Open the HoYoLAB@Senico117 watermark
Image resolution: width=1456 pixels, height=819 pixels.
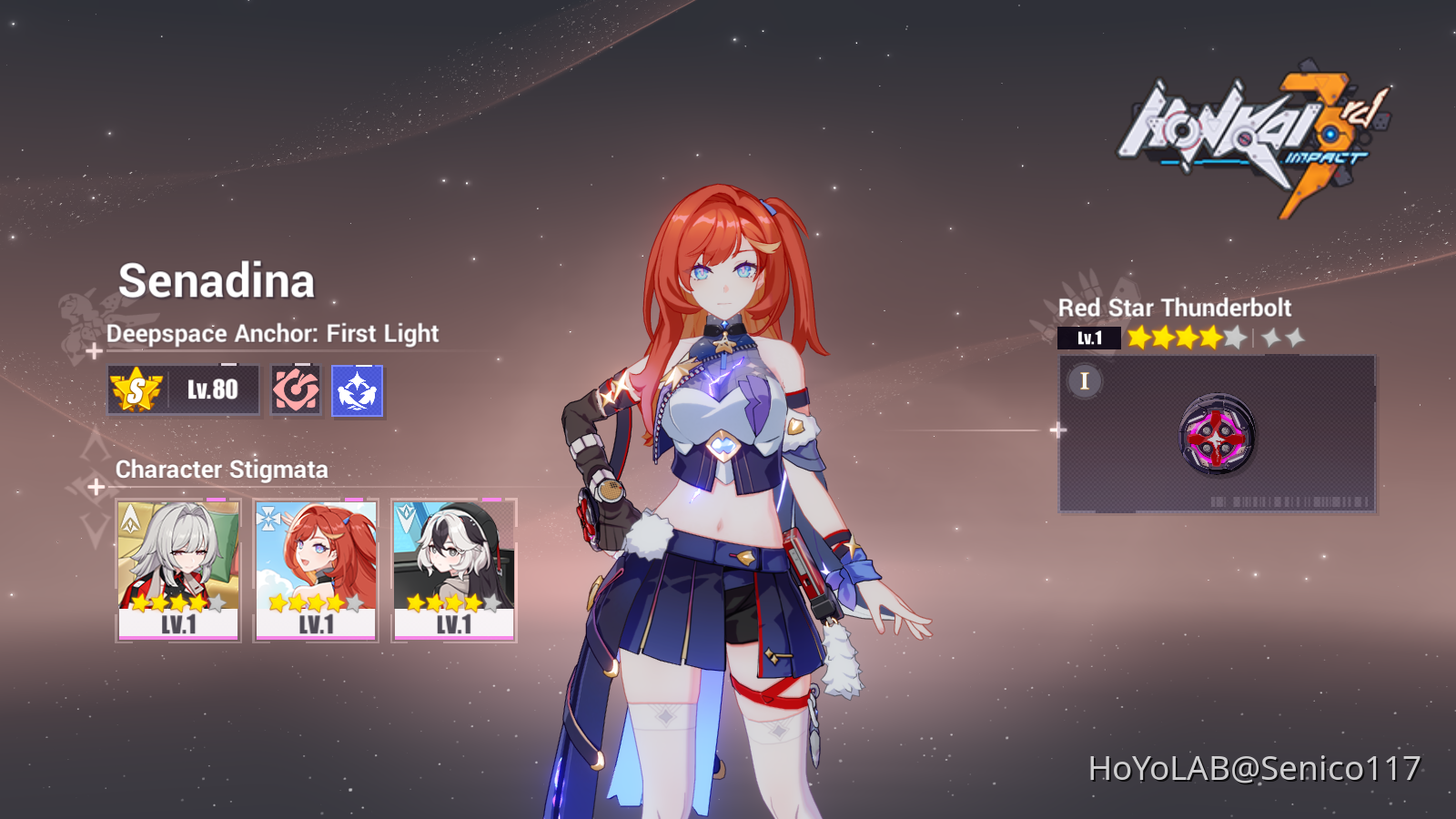point(1254,767)
